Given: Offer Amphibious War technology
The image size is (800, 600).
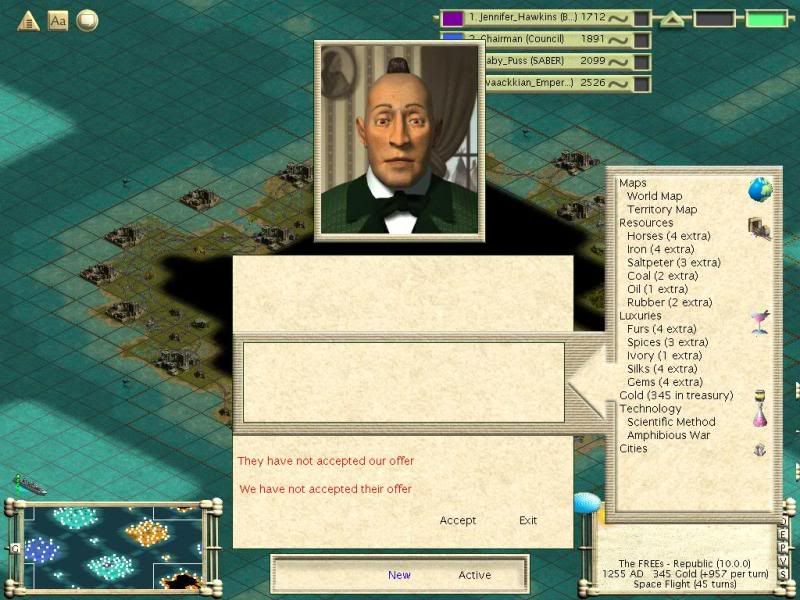Looking at the screenshot, I should [x=668, y=435].
